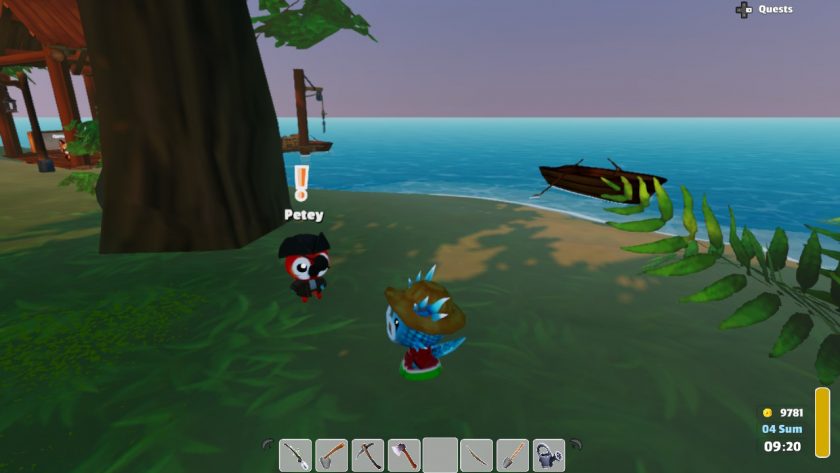Click the empty highlighted hotbar slot

point(440,456)
